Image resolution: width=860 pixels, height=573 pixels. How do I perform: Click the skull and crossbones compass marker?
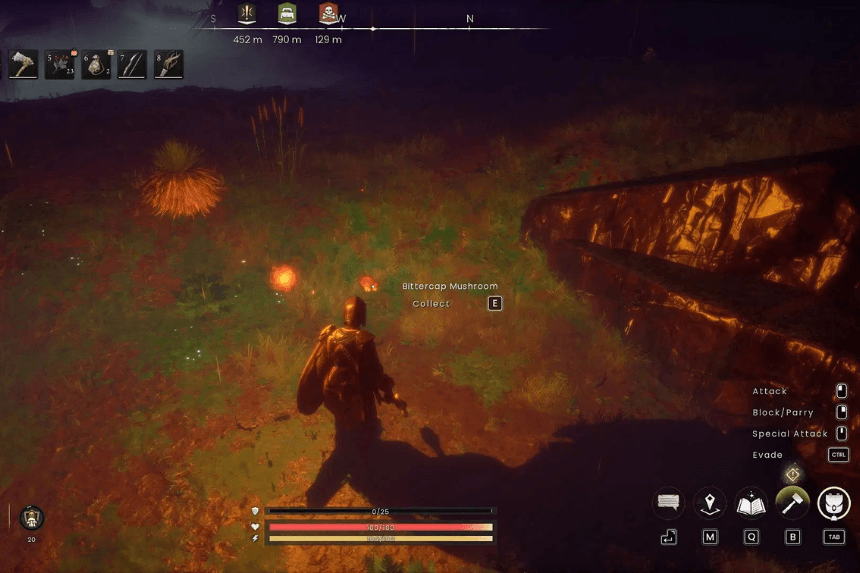pos(328,14)
